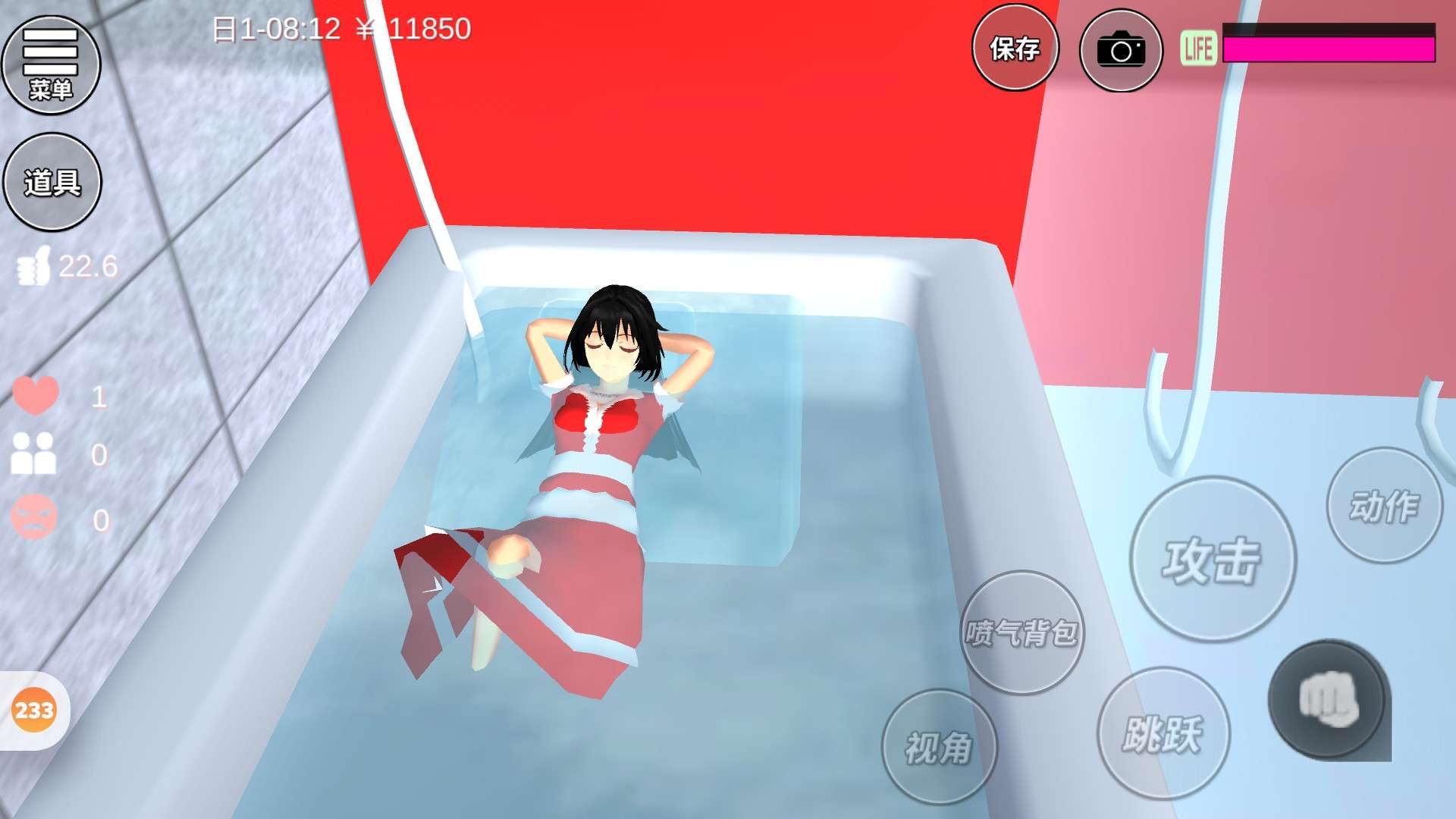The width and height of the screenshot is (1456, 819).
Task: Save the game with 保存
Action: click(x=1015, y=49)
